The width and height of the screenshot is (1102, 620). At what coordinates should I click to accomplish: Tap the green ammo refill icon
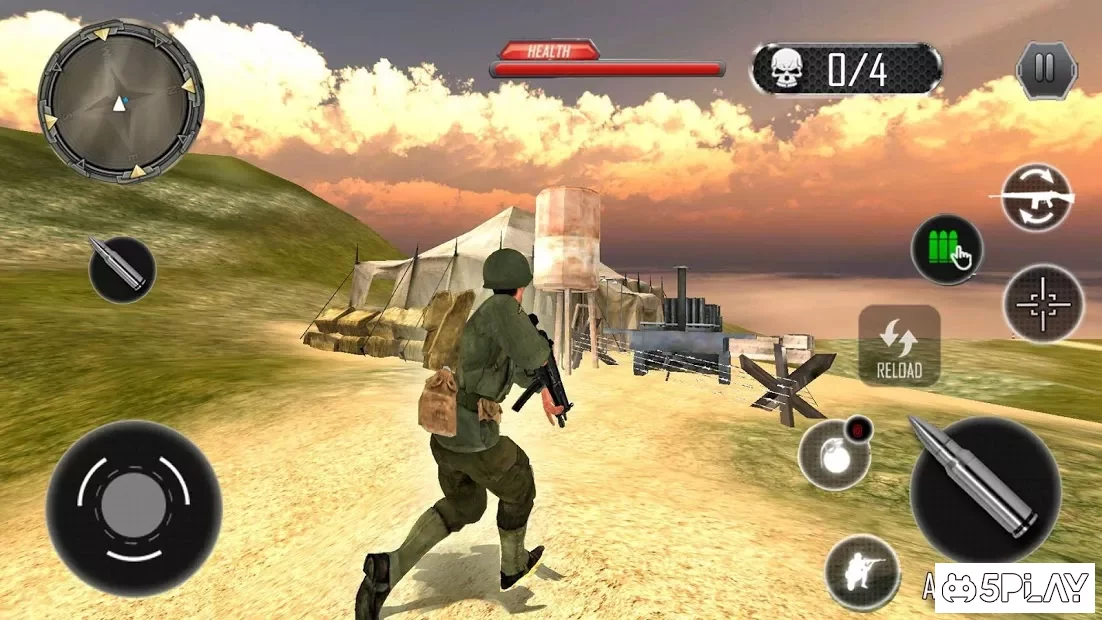click(x=946, y=250)
